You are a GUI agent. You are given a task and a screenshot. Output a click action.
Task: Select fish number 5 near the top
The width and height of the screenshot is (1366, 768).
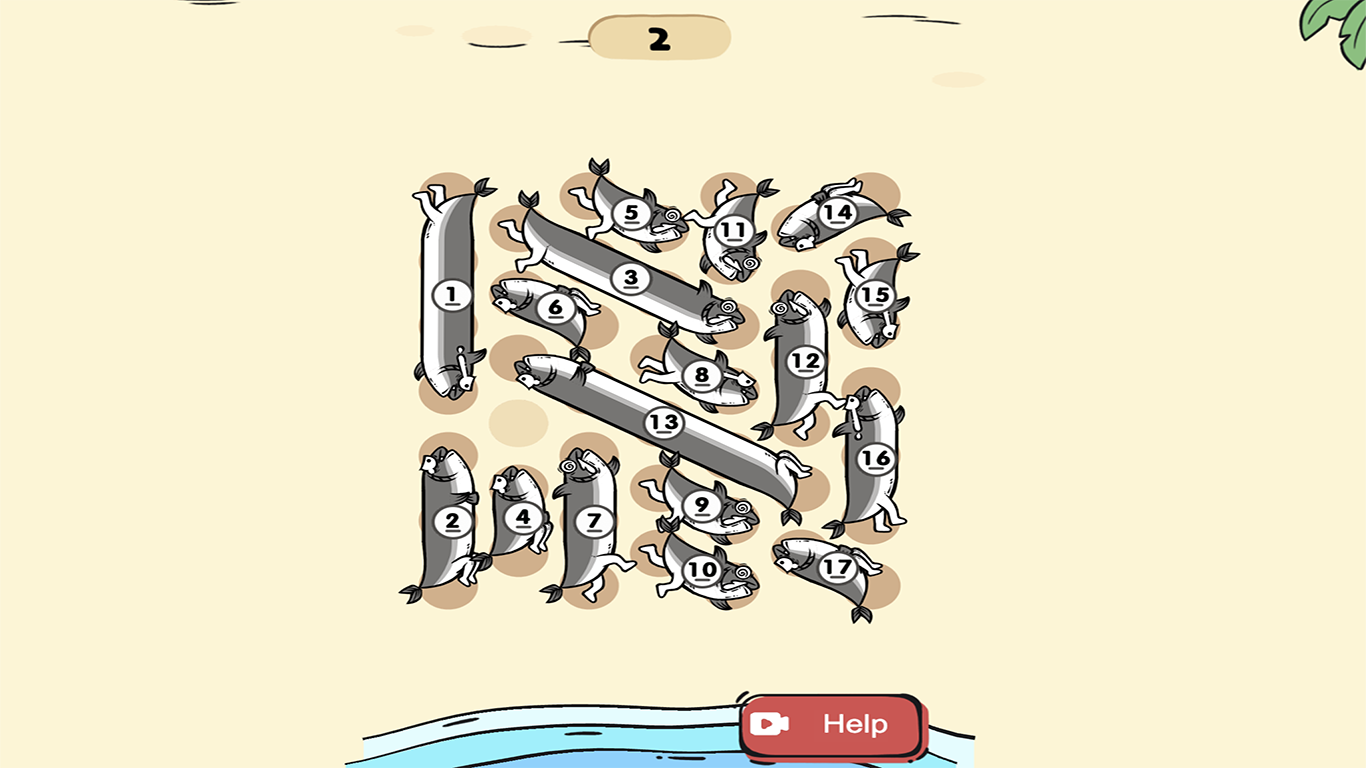click(x=631, y=212)
